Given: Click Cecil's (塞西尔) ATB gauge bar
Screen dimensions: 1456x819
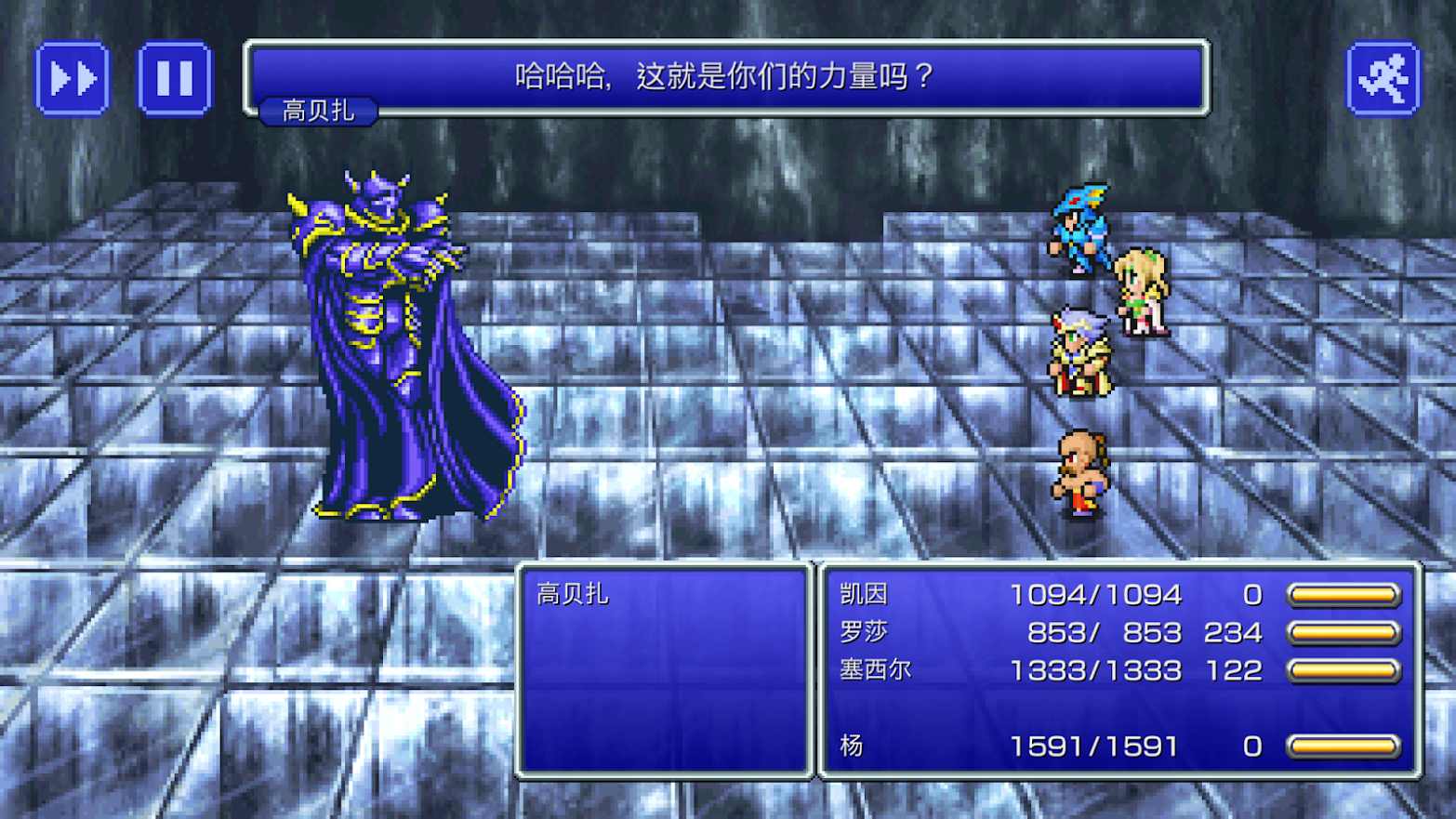Looking at the screenshot, I should coord(1343,668).
